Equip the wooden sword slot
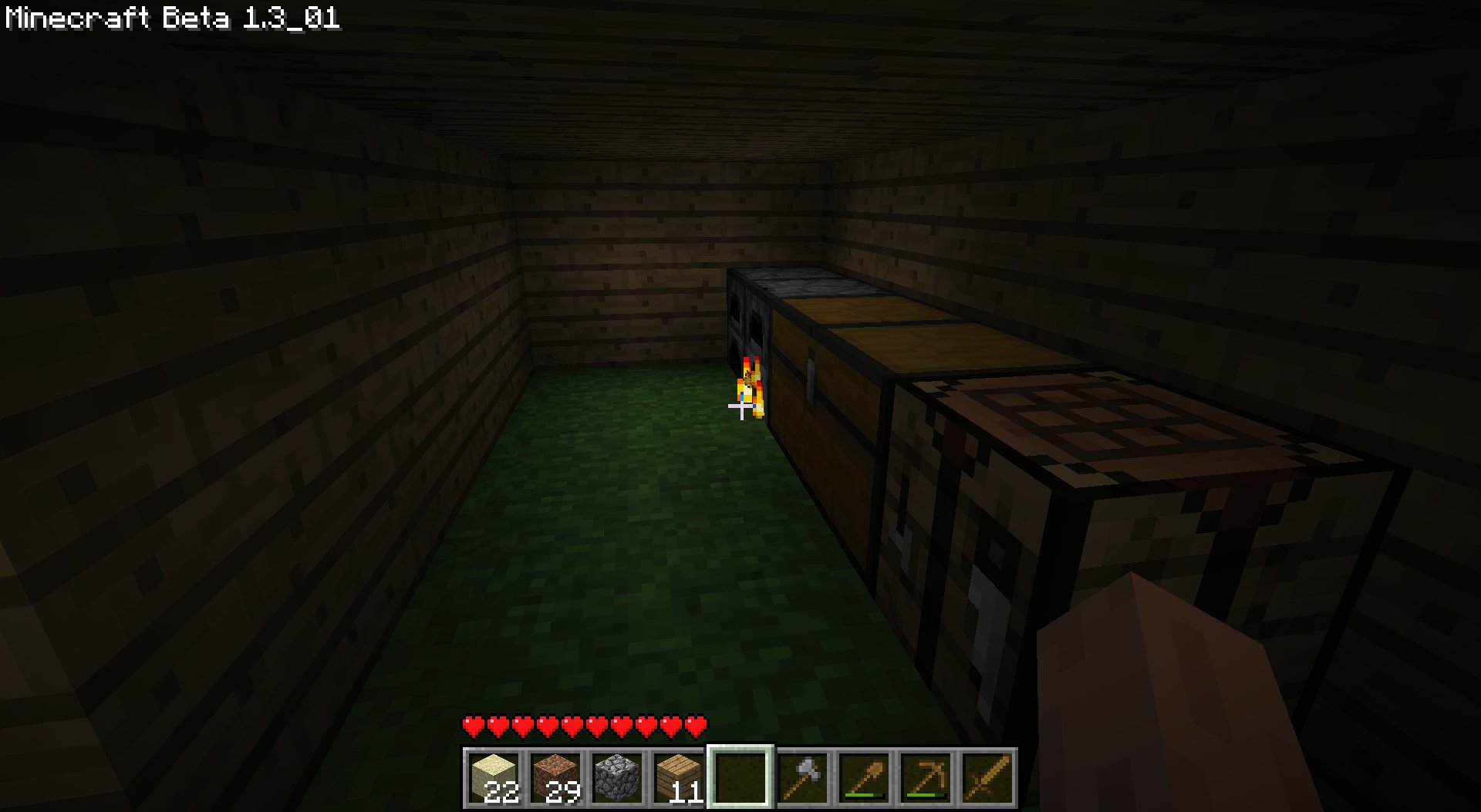Image resolution: width=1481 pixels, height=812 pixels. coord(987,777)
